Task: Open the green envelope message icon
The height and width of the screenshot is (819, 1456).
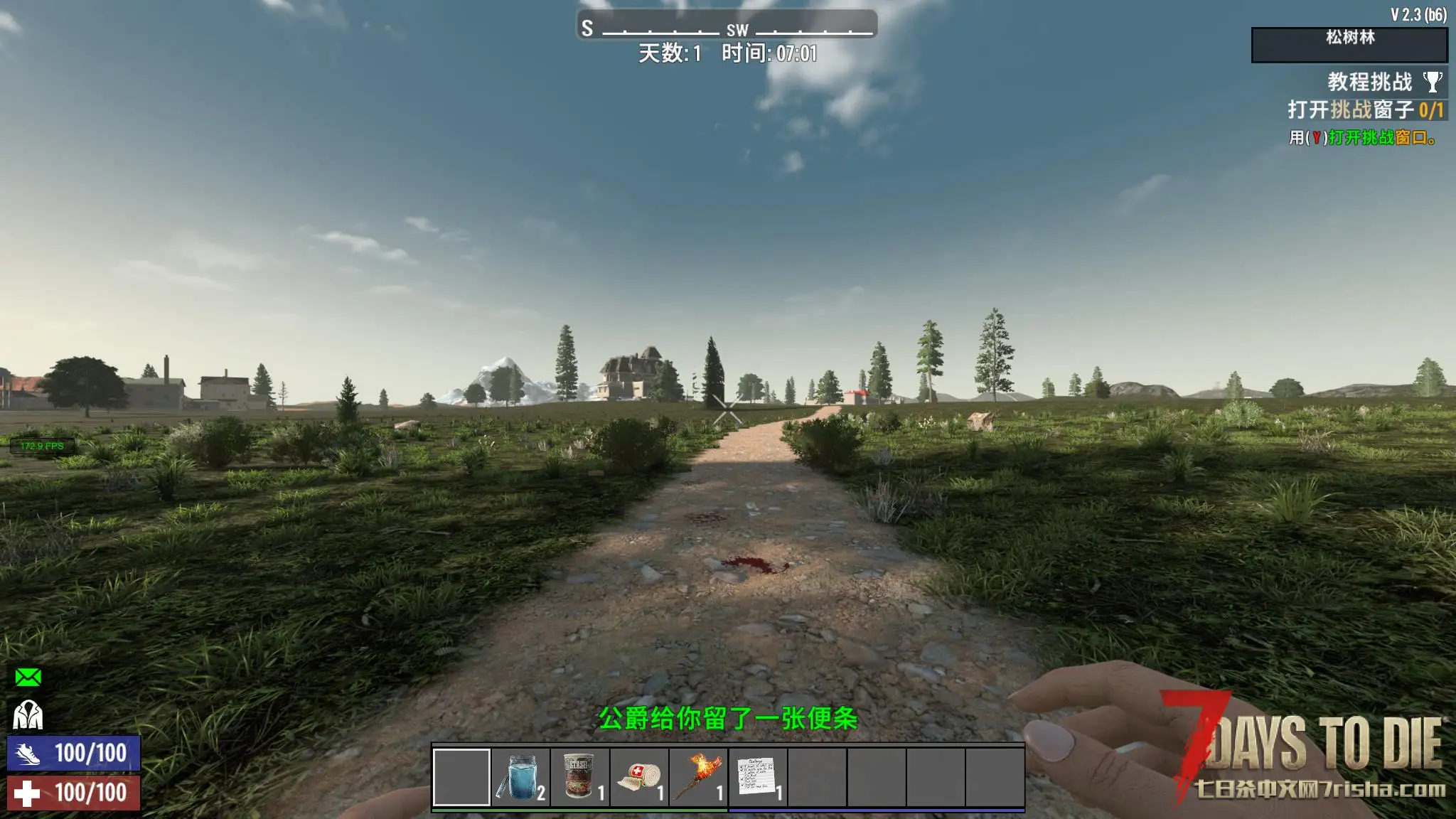Action: (28, 678)
